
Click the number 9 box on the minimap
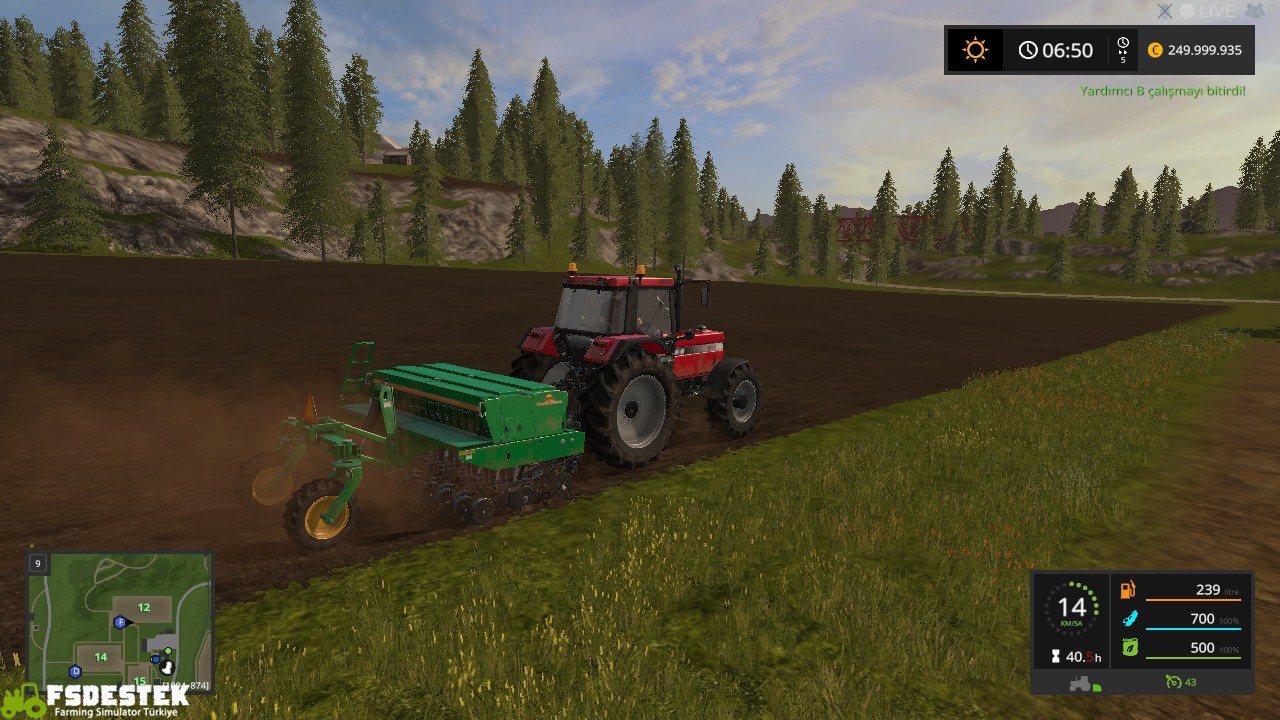(37, 563)
